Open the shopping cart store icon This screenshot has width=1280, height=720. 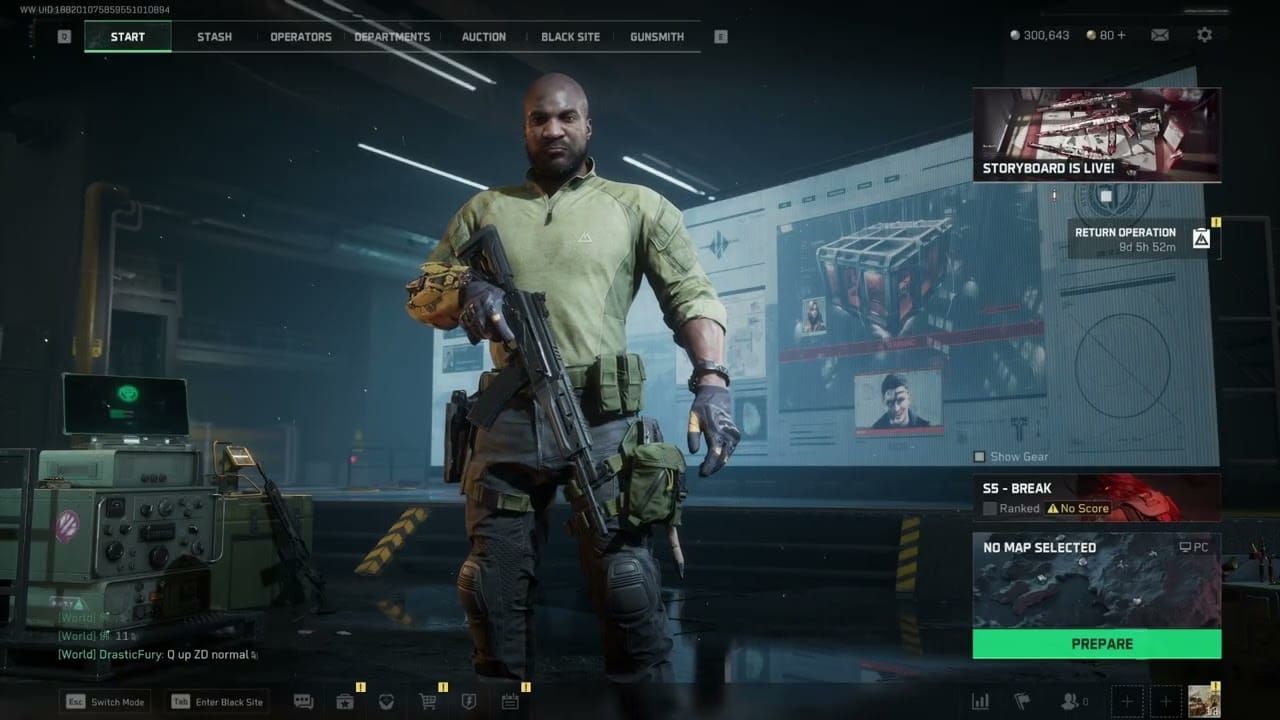[x=428, y=702]
